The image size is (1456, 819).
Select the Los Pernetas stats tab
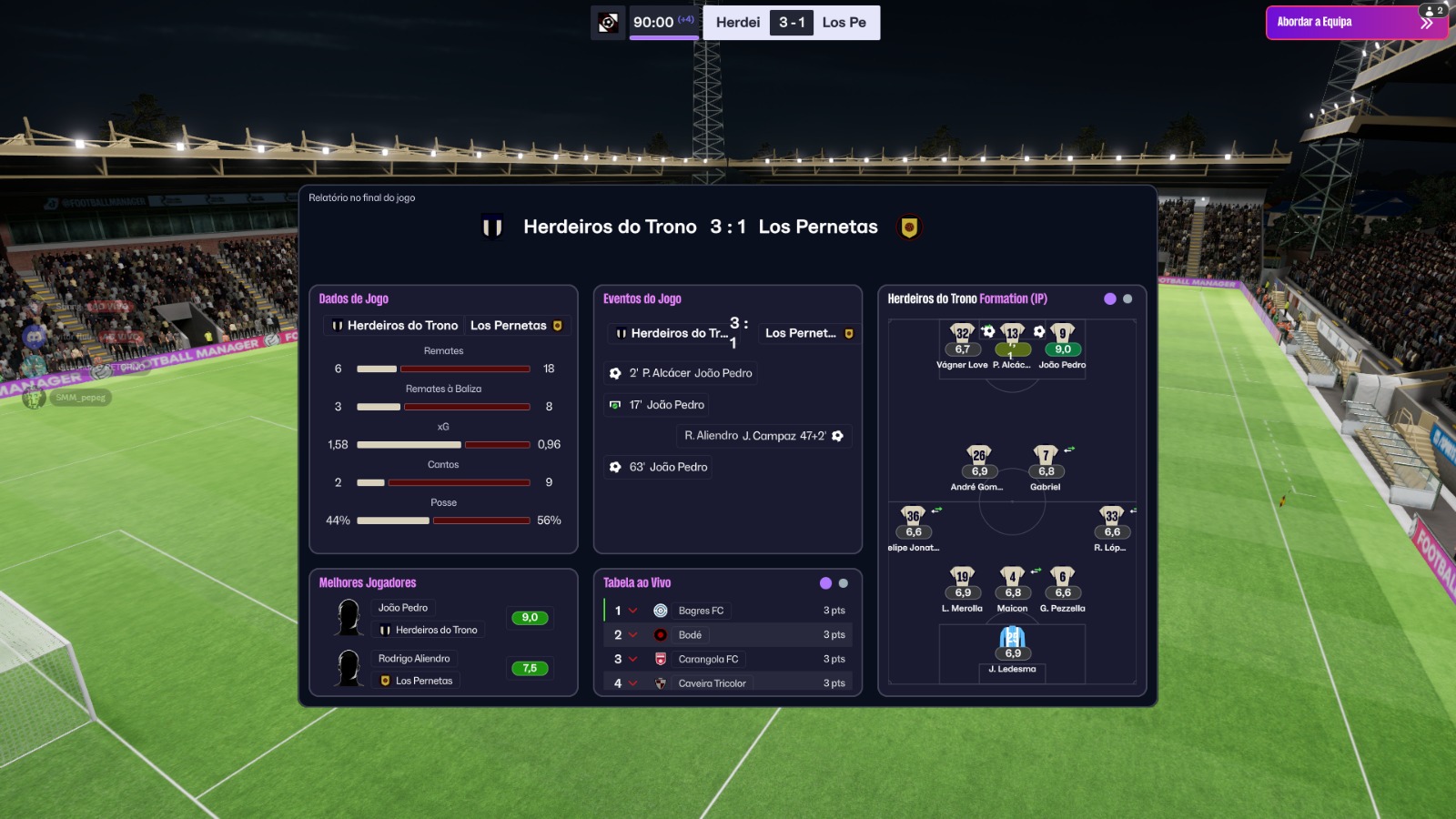pyautogui.click(x=516, y=326)
